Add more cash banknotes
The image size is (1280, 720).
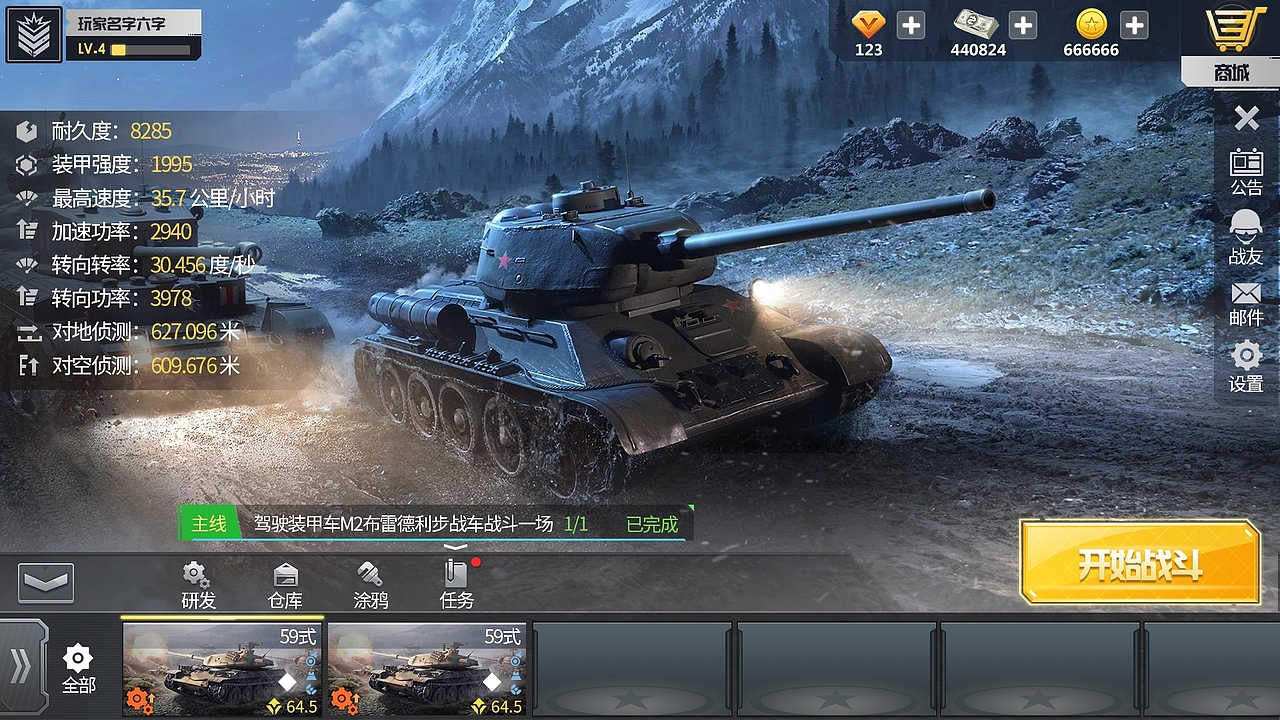tap(1022, 25)
